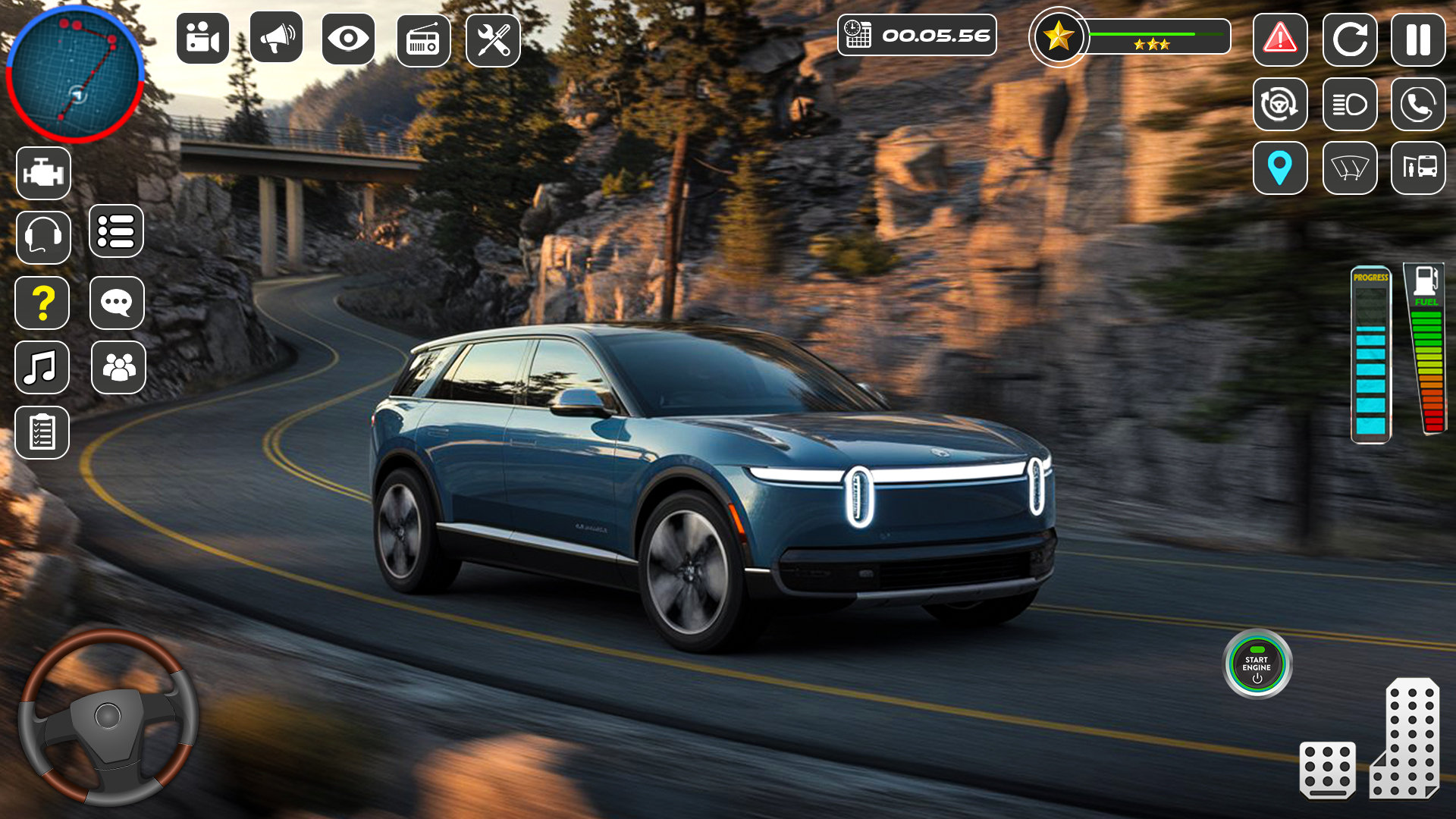Open the chat bubble panel
Screen dimensions: 1456x819
118,303
